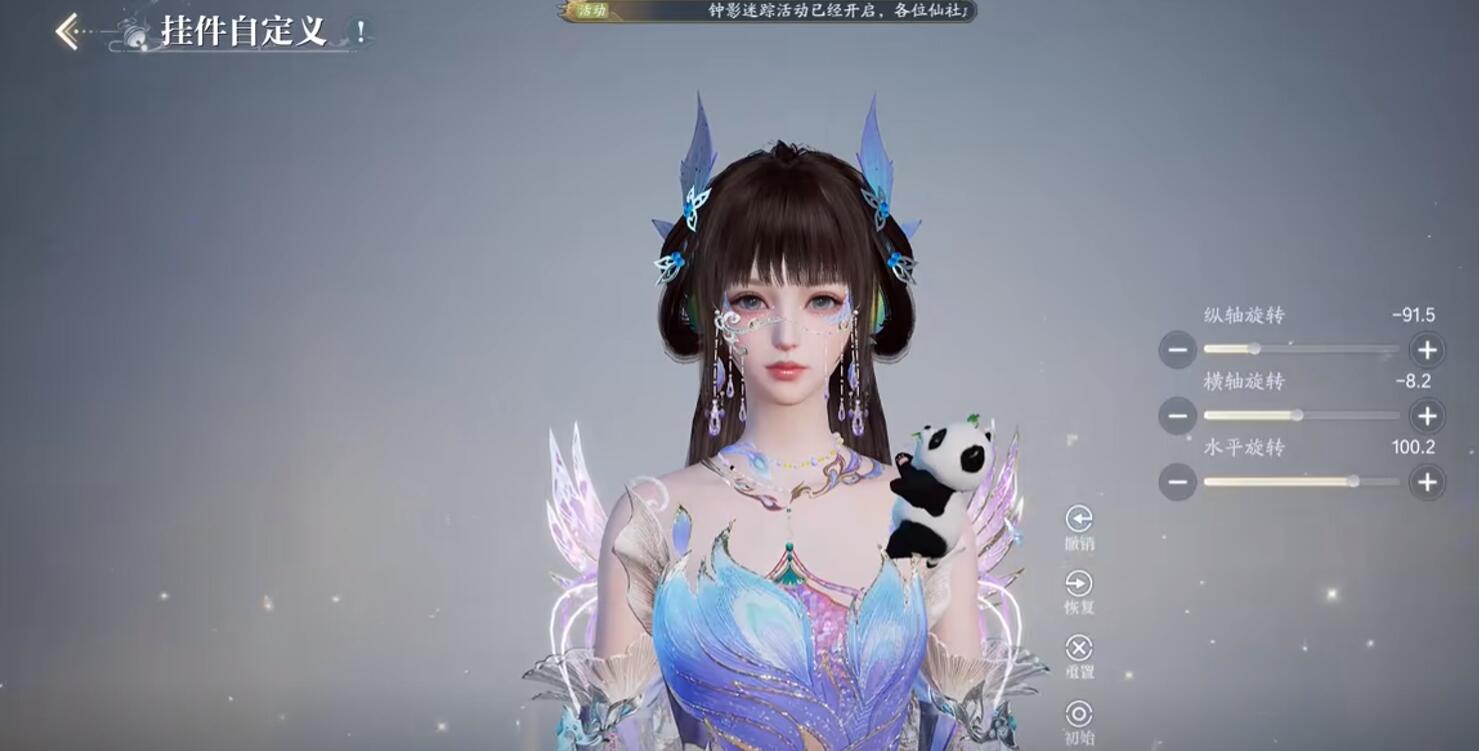
Task: Decrease 水平旋转 with its minus button
Action: click(1178, 481)
